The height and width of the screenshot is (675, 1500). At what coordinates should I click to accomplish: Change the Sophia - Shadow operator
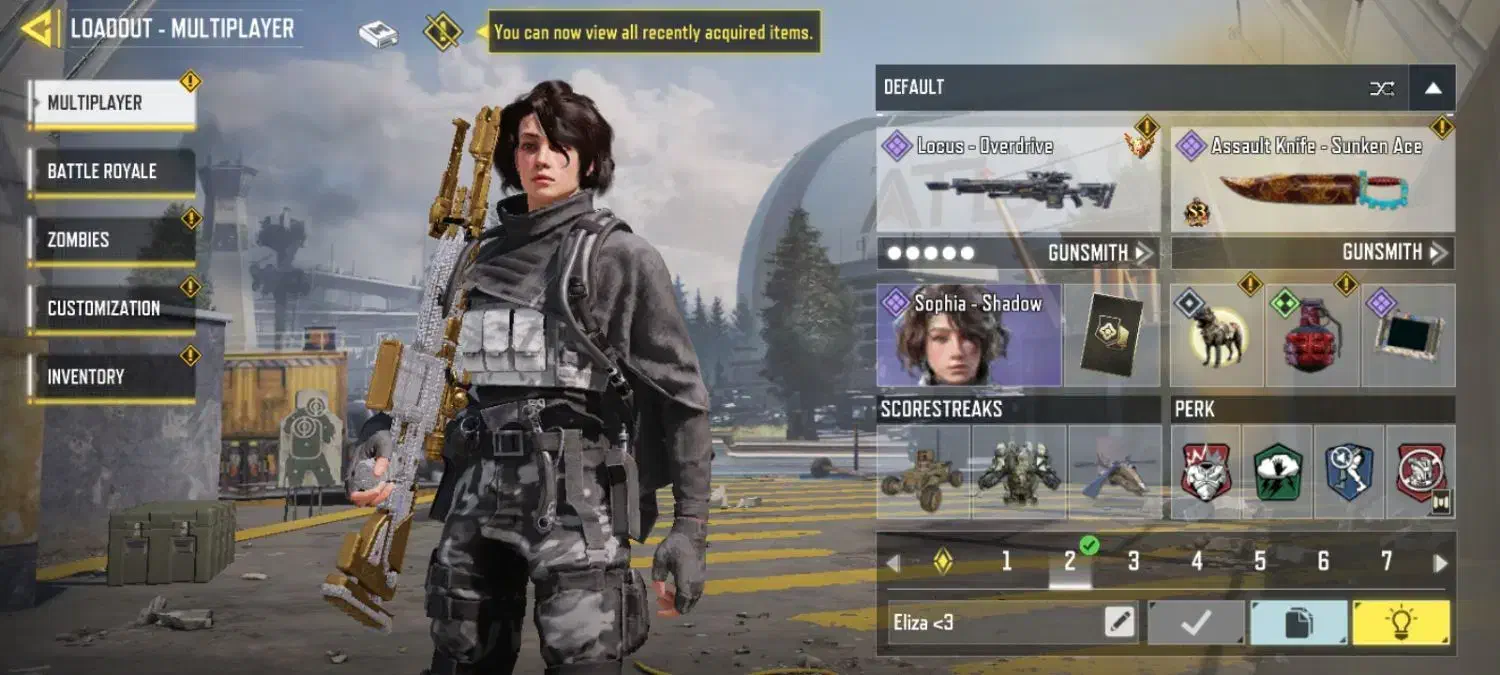click(968, 336)
